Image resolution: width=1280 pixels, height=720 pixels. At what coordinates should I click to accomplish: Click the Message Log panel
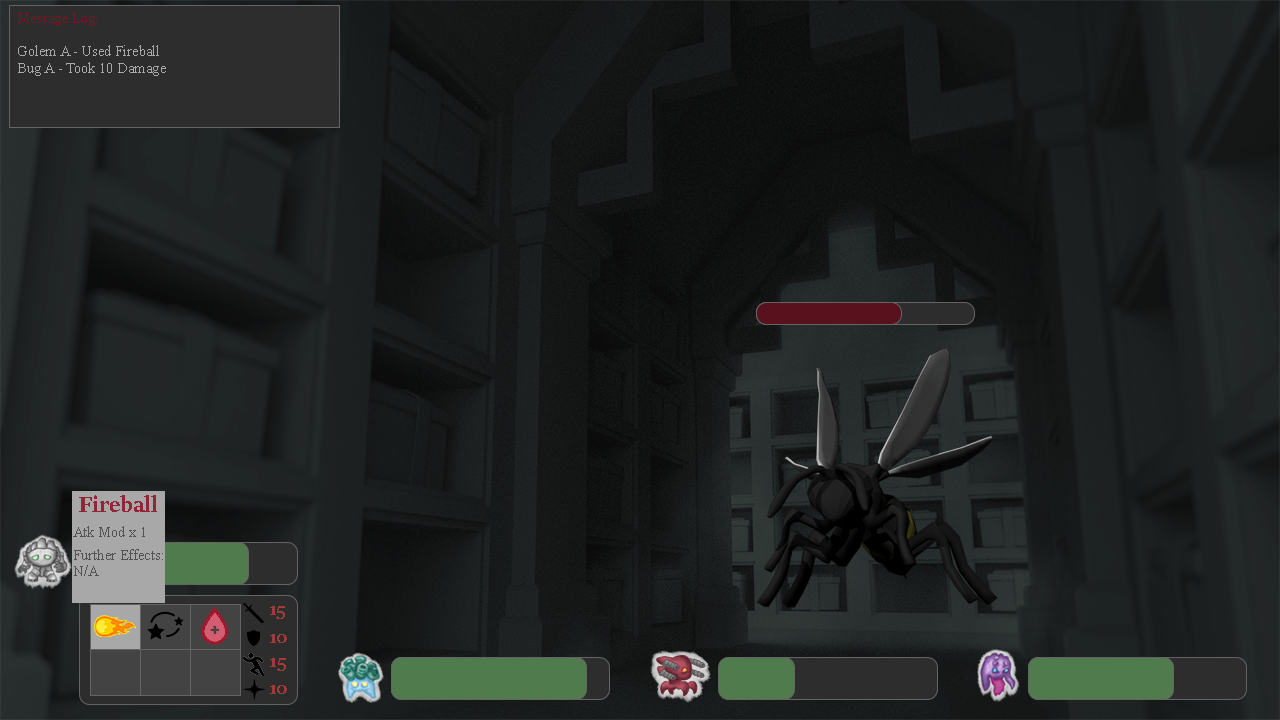tap(174, 66)
